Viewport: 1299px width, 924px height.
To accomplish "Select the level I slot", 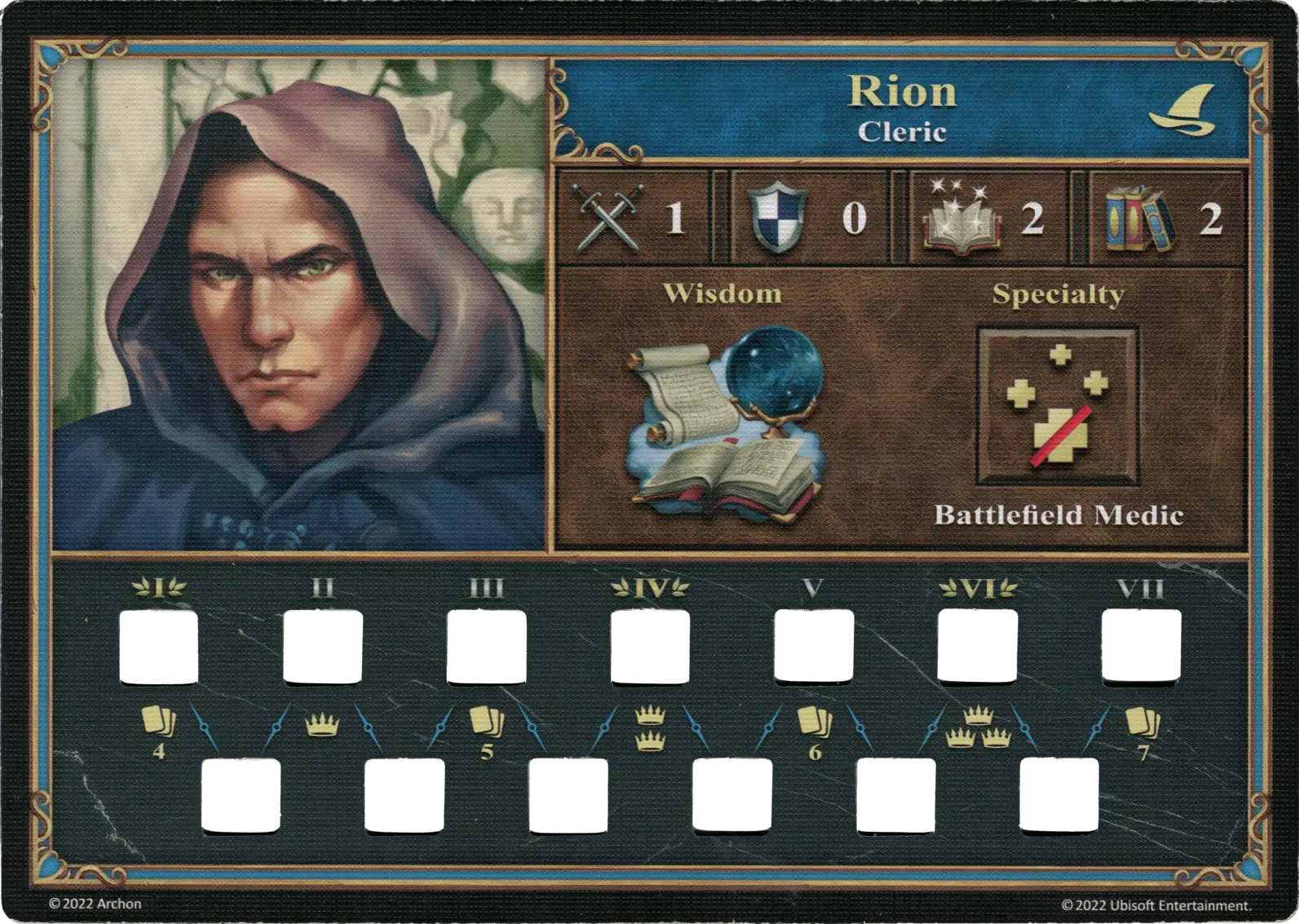I will point(158,648).
